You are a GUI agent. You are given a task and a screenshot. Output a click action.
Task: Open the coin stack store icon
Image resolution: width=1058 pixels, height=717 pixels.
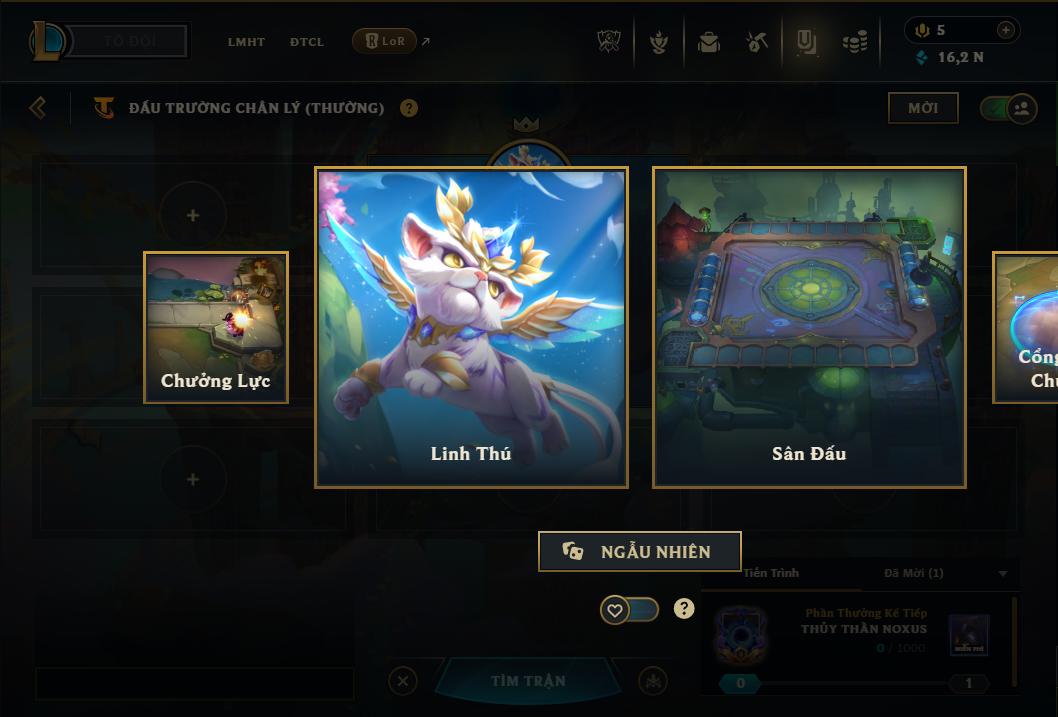855,42
